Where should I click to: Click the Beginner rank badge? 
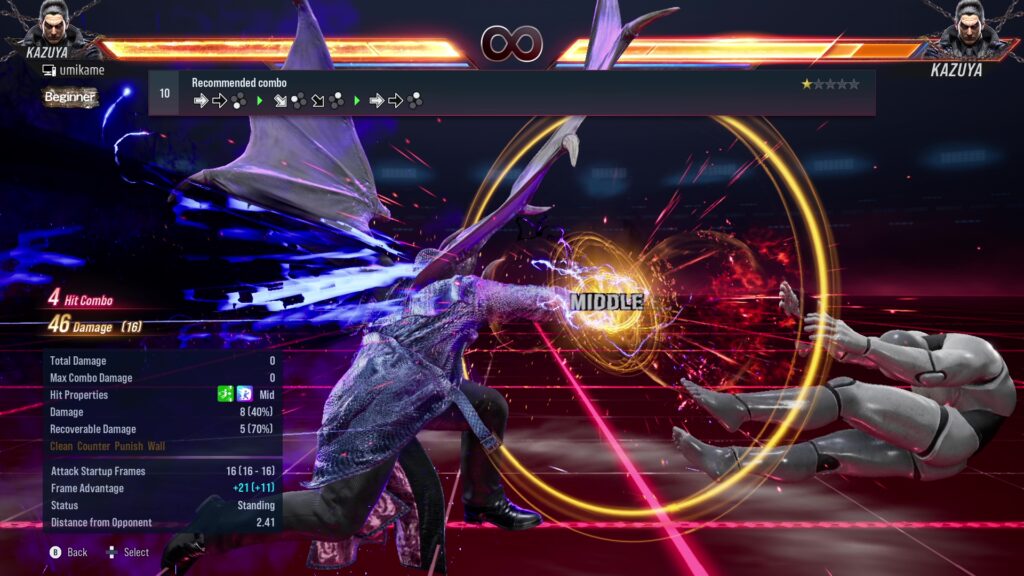pyautogui.click(x=70, y=97)
